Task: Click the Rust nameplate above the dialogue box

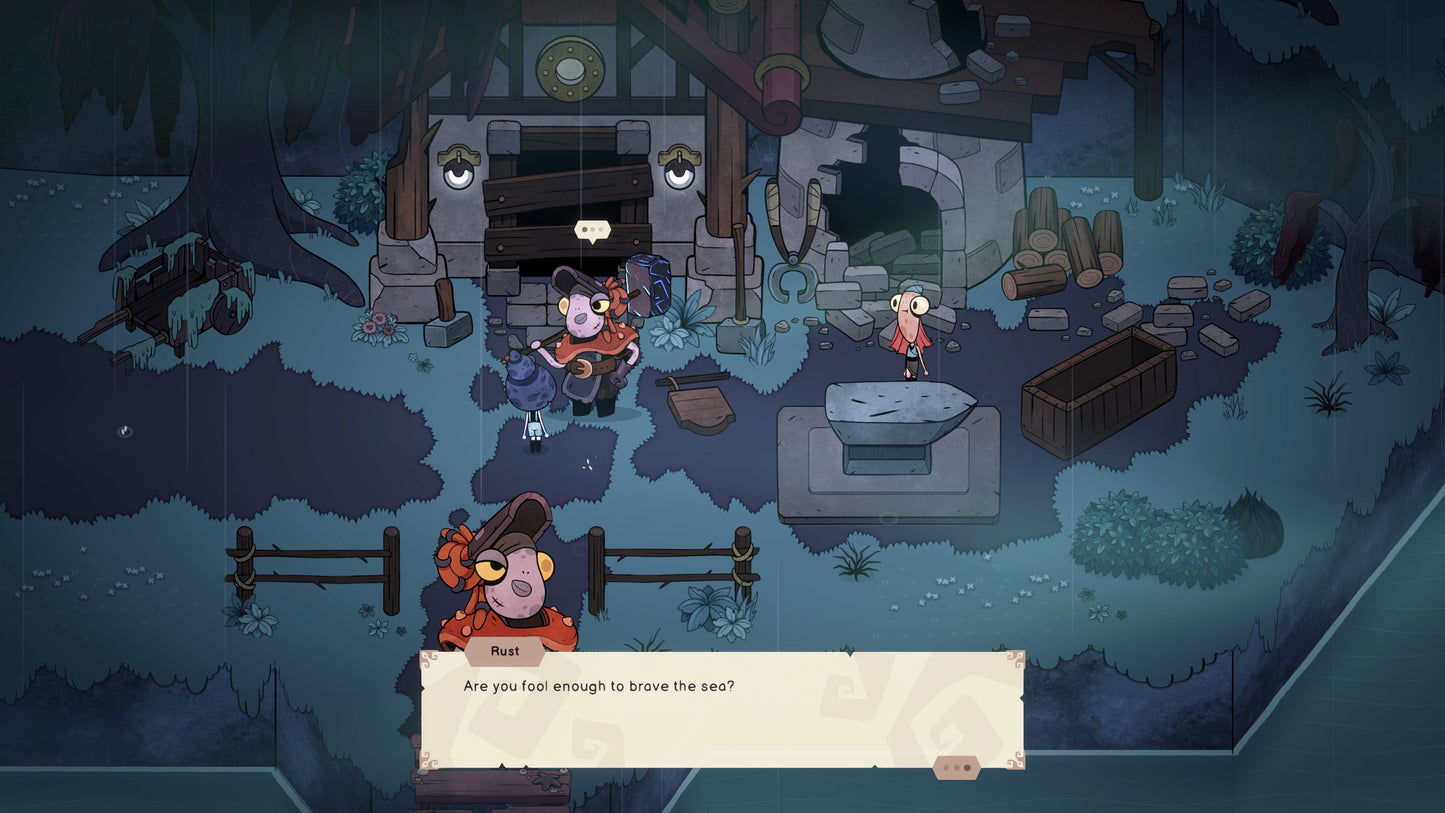Action: pos(504,651)
